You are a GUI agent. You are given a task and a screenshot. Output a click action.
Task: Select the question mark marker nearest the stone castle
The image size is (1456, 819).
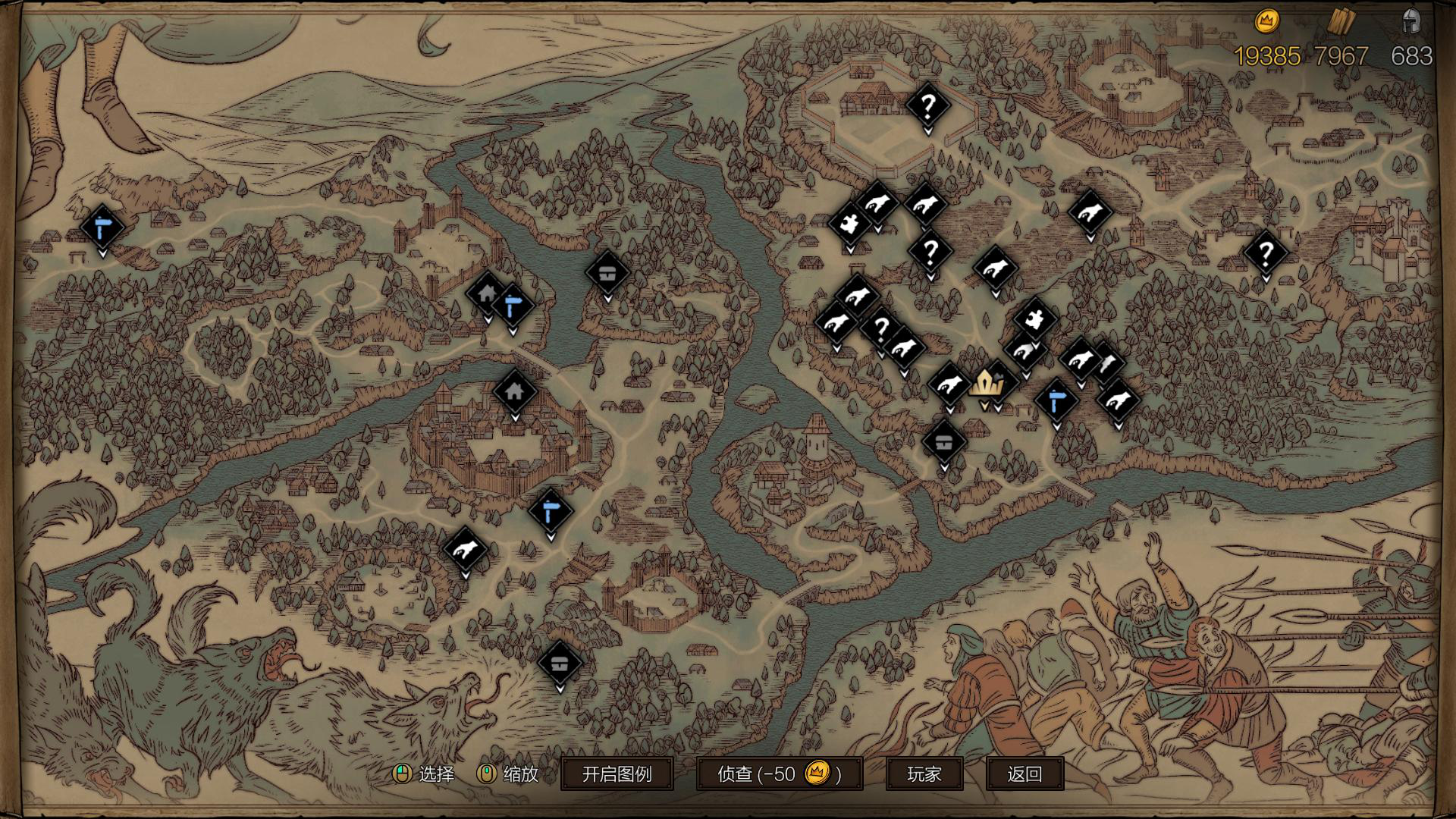point(1265,253)
